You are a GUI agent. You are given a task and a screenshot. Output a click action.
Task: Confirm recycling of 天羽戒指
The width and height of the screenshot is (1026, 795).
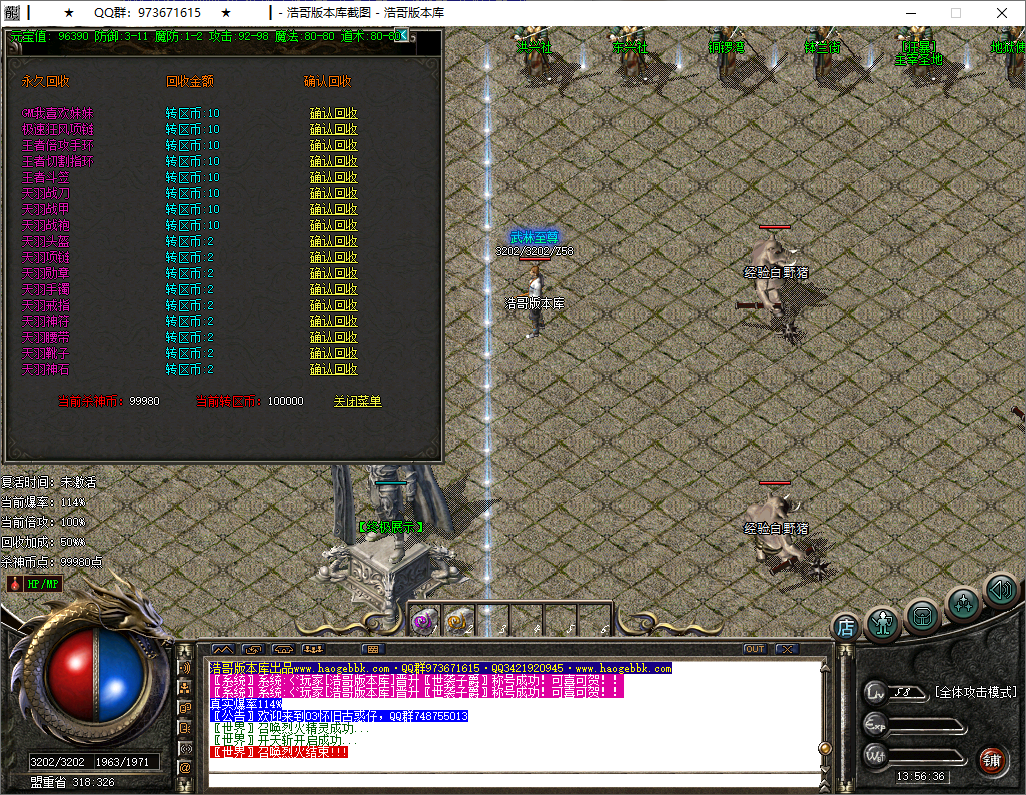[333, 305]
